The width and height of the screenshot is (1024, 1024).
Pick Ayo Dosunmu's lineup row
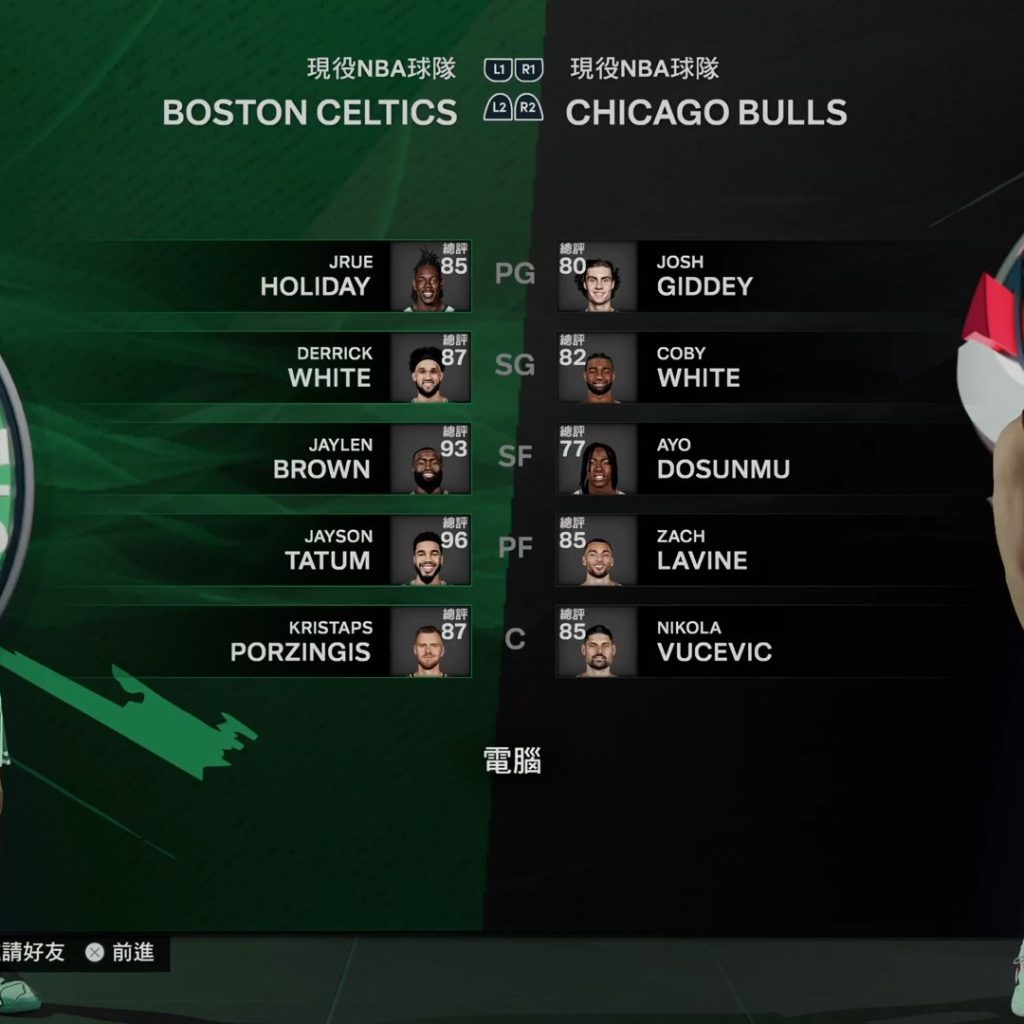pos(722,458)
